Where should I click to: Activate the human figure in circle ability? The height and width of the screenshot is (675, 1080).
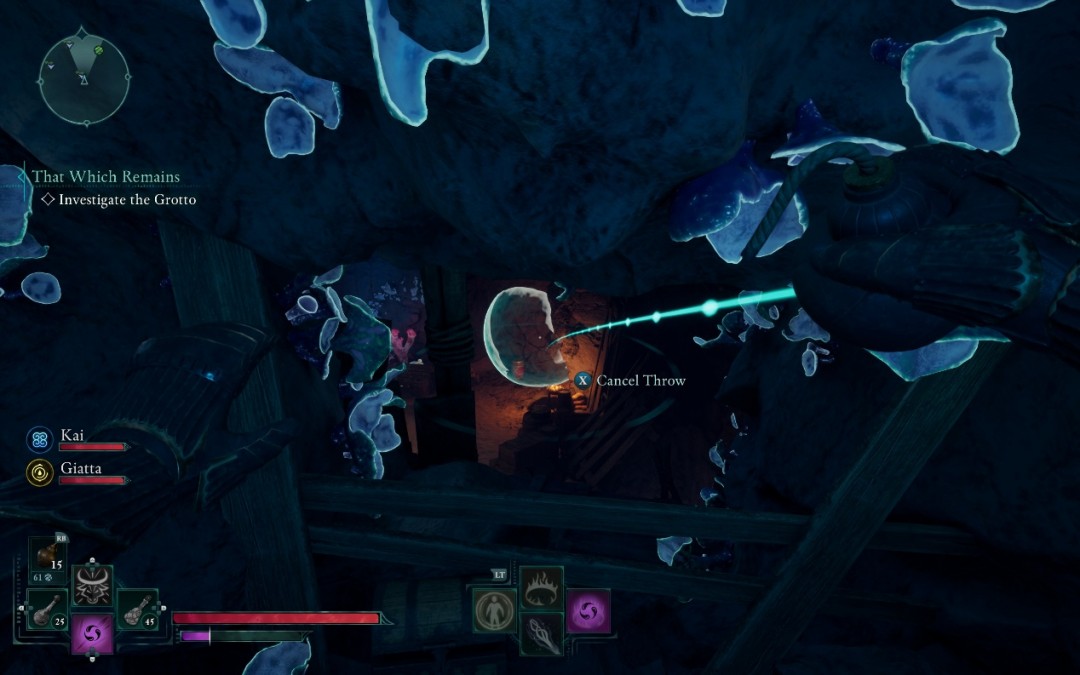[x=493, y=610]
